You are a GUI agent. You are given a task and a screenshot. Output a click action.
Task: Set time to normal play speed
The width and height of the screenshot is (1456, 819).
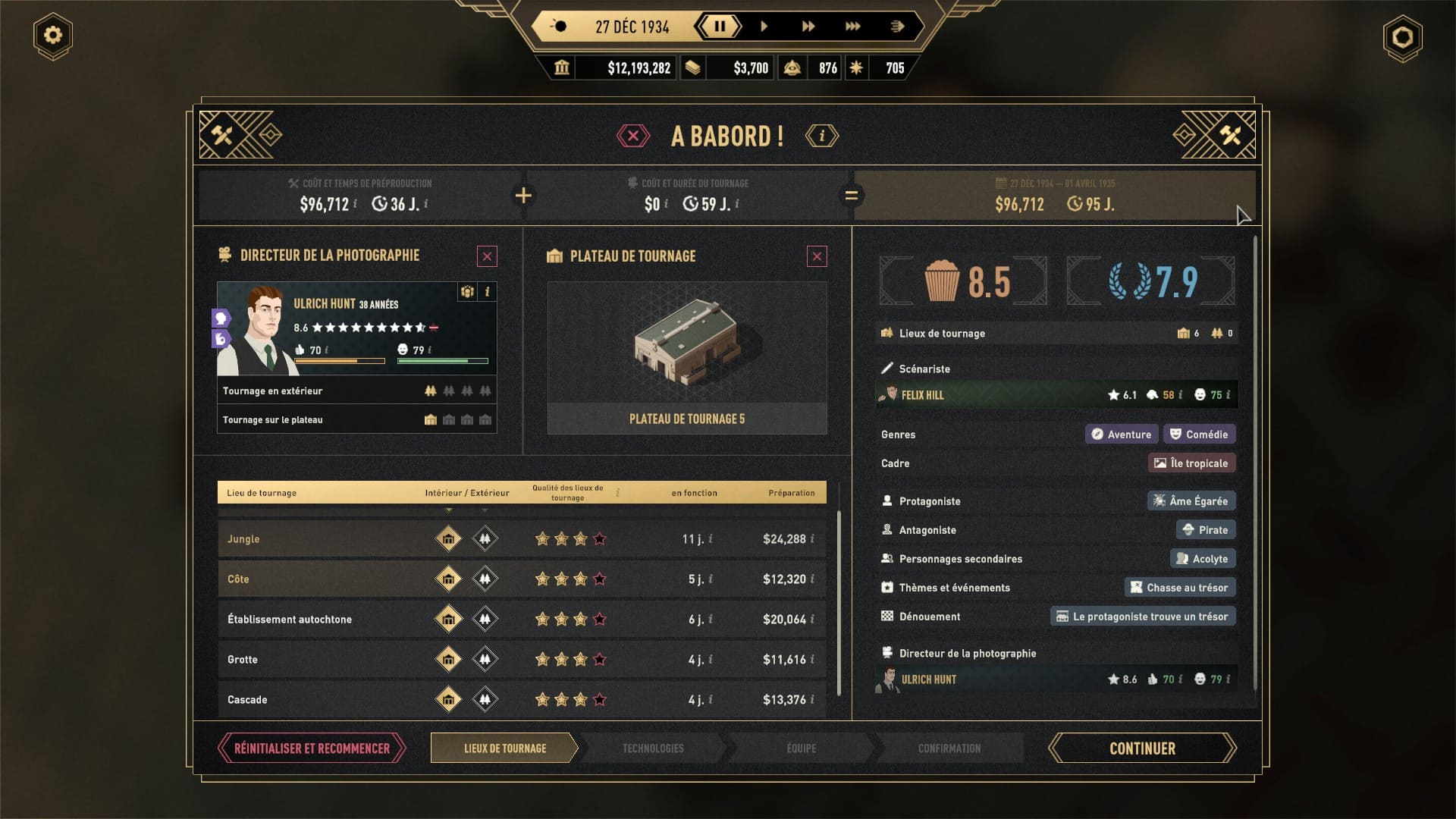coord(764,27)
